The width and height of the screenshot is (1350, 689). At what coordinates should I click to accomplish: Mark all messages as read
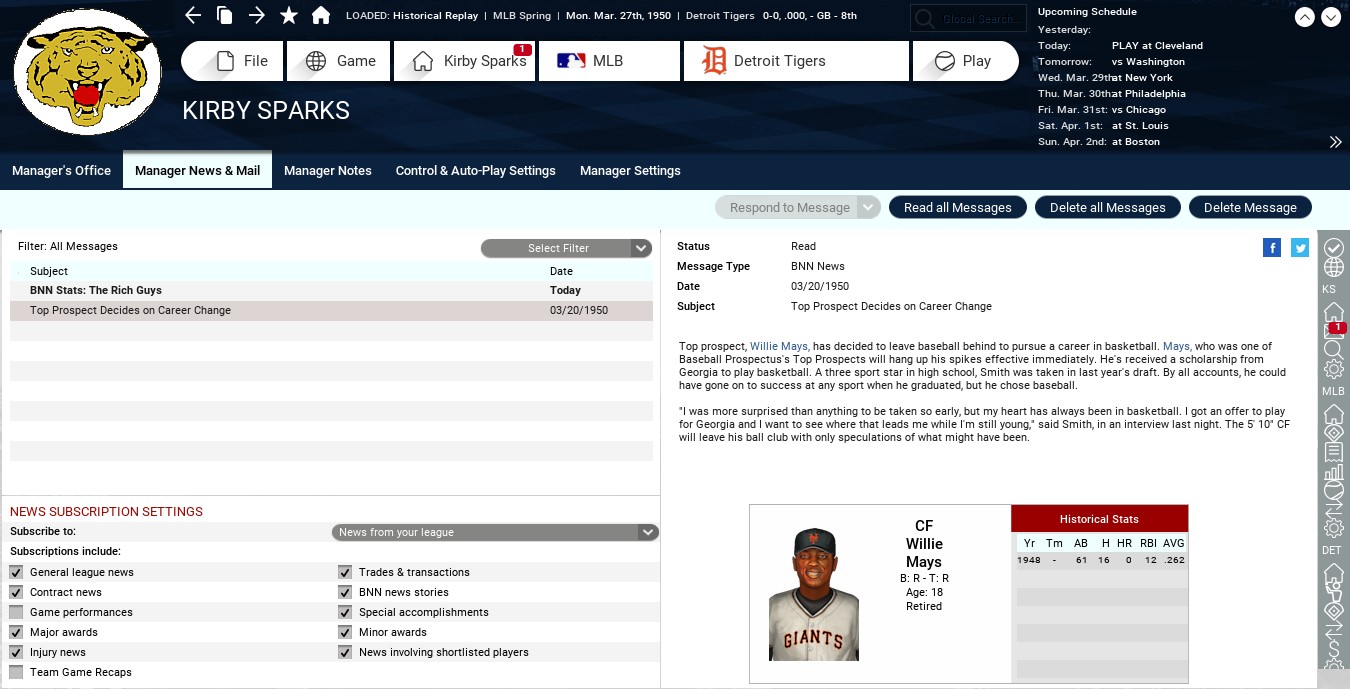coord(957,208)
